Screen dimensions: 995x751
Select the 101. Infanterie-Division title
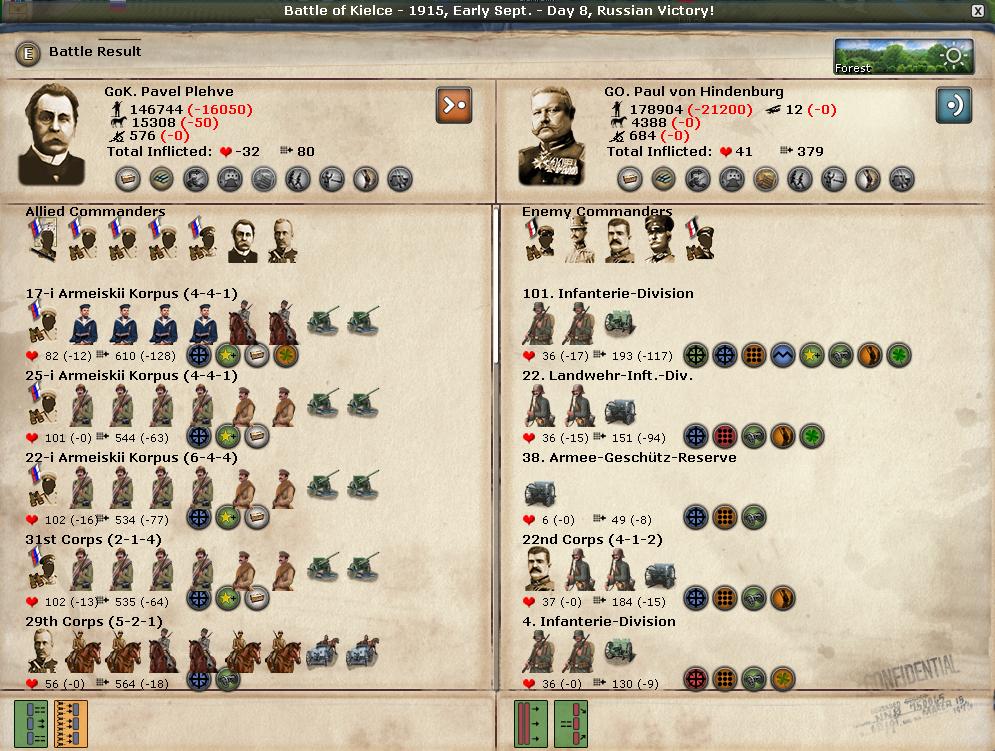click(607, 294)
